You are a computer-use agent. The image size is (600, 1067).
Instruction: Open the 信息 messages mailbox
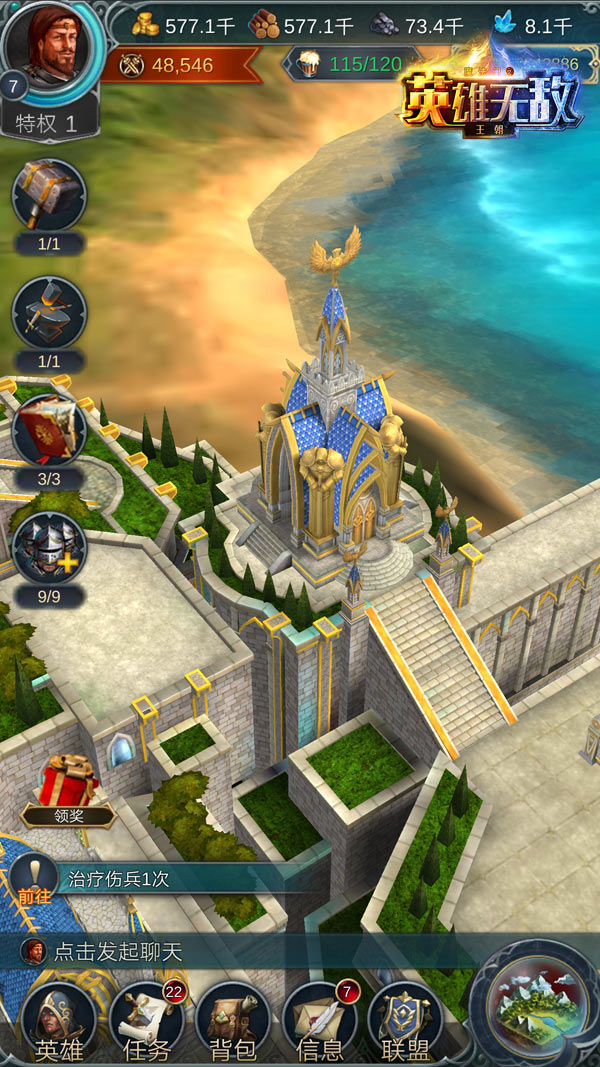pyautogui.click(x=320, y=1020)
